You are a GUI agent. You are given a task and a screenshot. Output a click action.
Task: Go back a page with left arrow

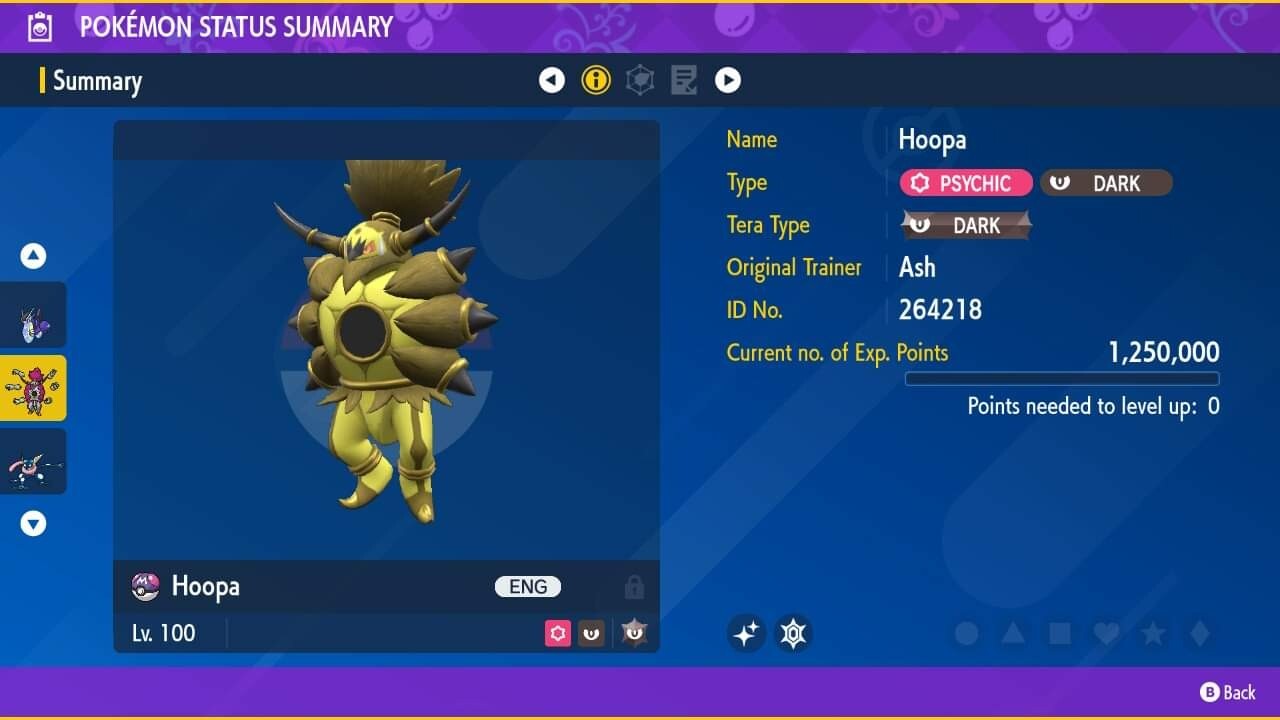(x=552, y=79)
